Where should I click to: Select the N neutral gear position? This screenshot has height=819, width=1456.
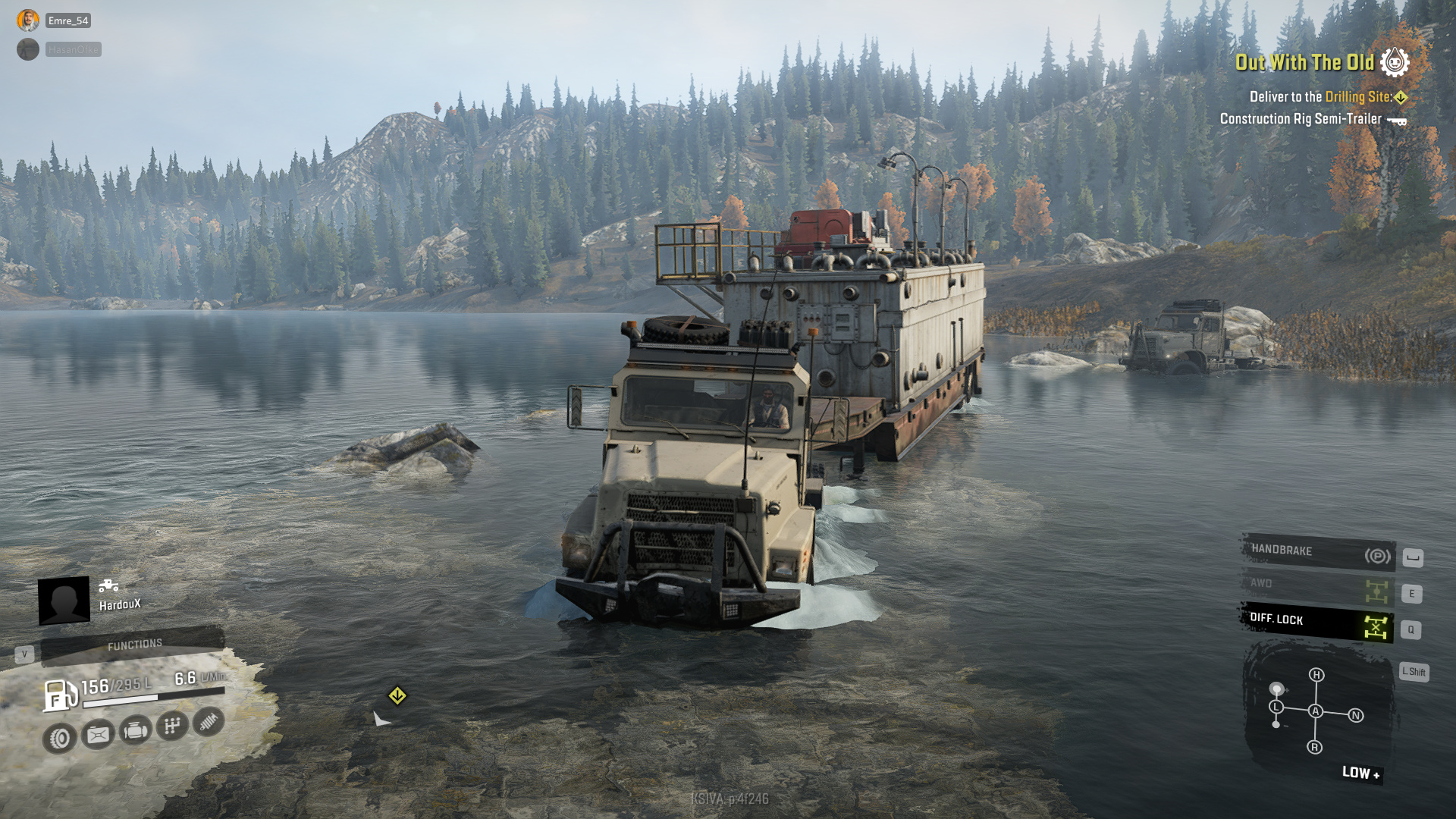[1356, 715]
